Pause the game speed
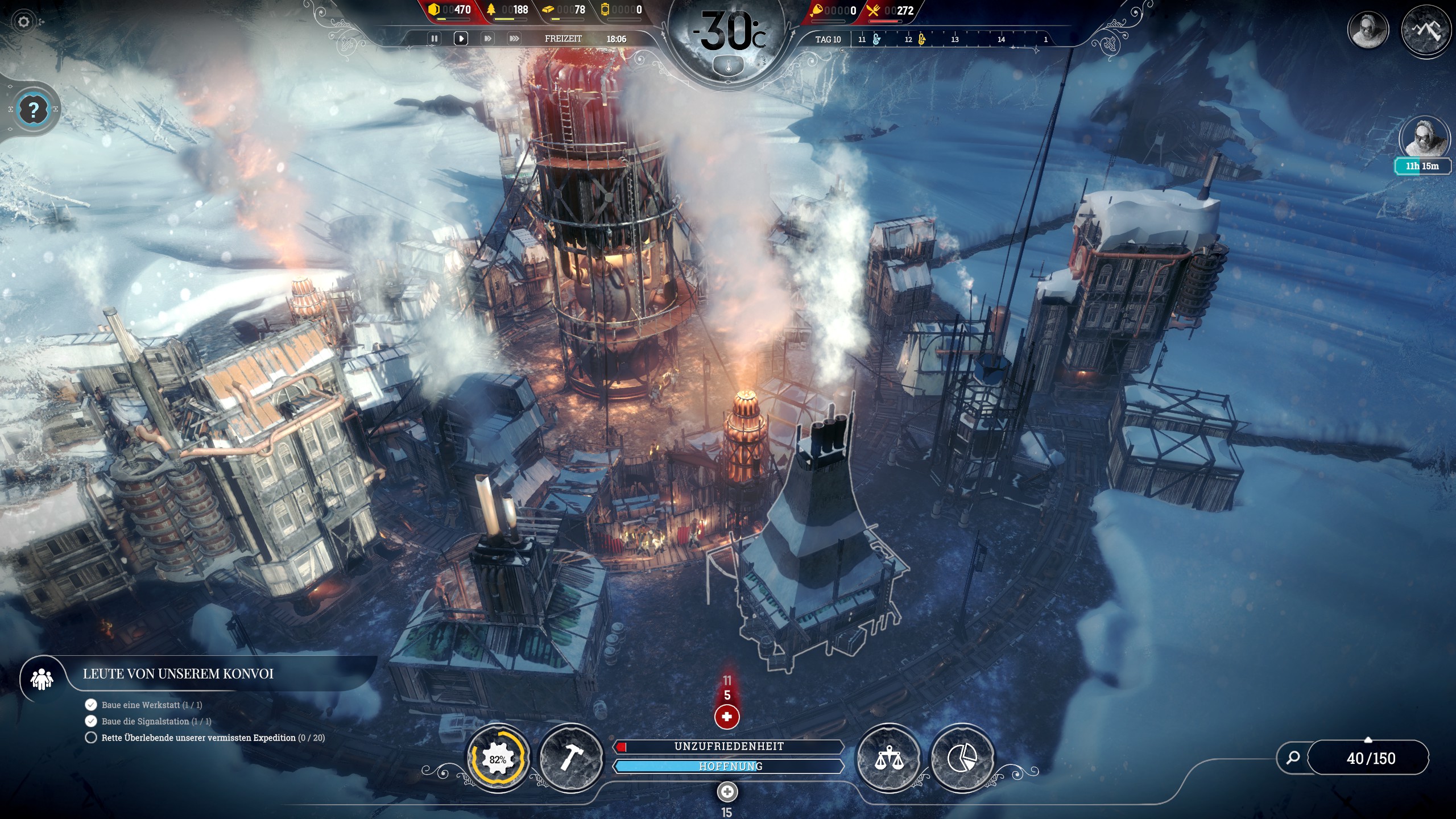Viewport: 1456px width, 819px height. (435, 39)
